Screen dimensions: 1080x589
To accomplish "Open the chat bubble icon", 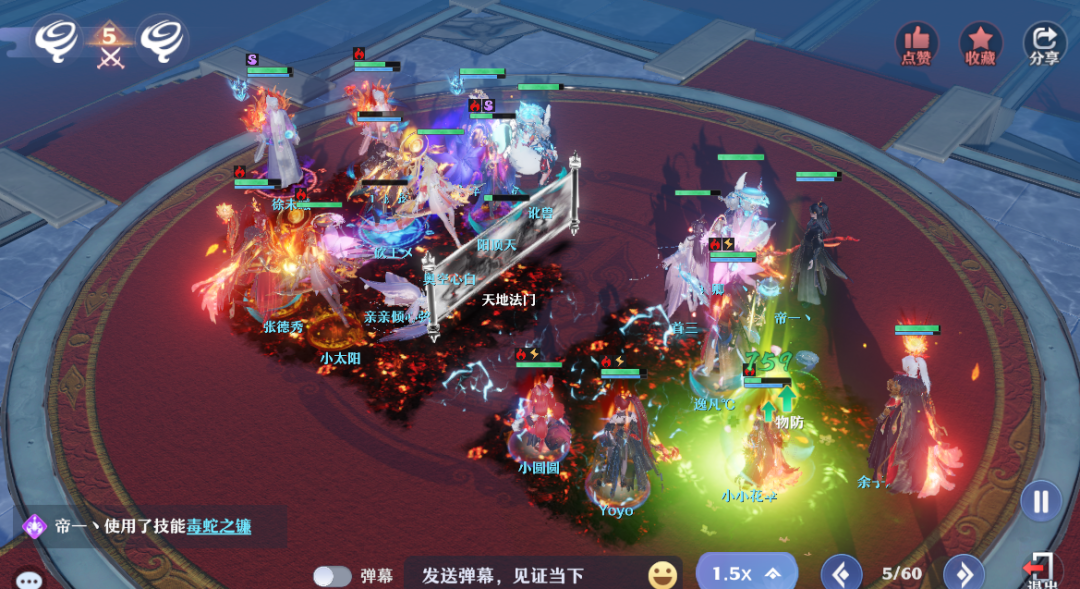I will point(28,580).
